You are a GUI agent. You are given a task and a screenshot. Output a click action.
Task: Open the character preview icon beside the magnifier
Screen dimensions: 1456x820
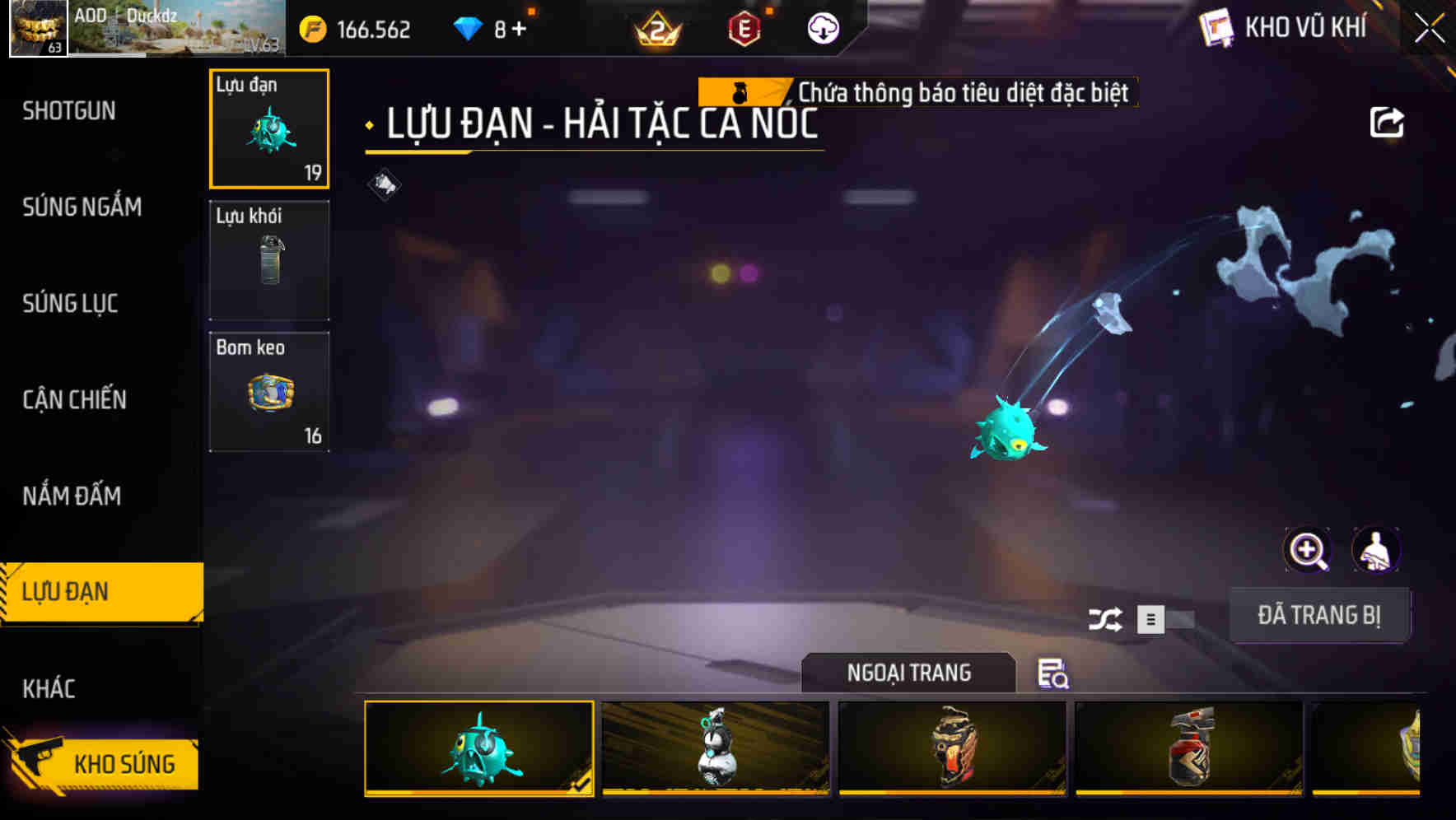point(1377,550)
